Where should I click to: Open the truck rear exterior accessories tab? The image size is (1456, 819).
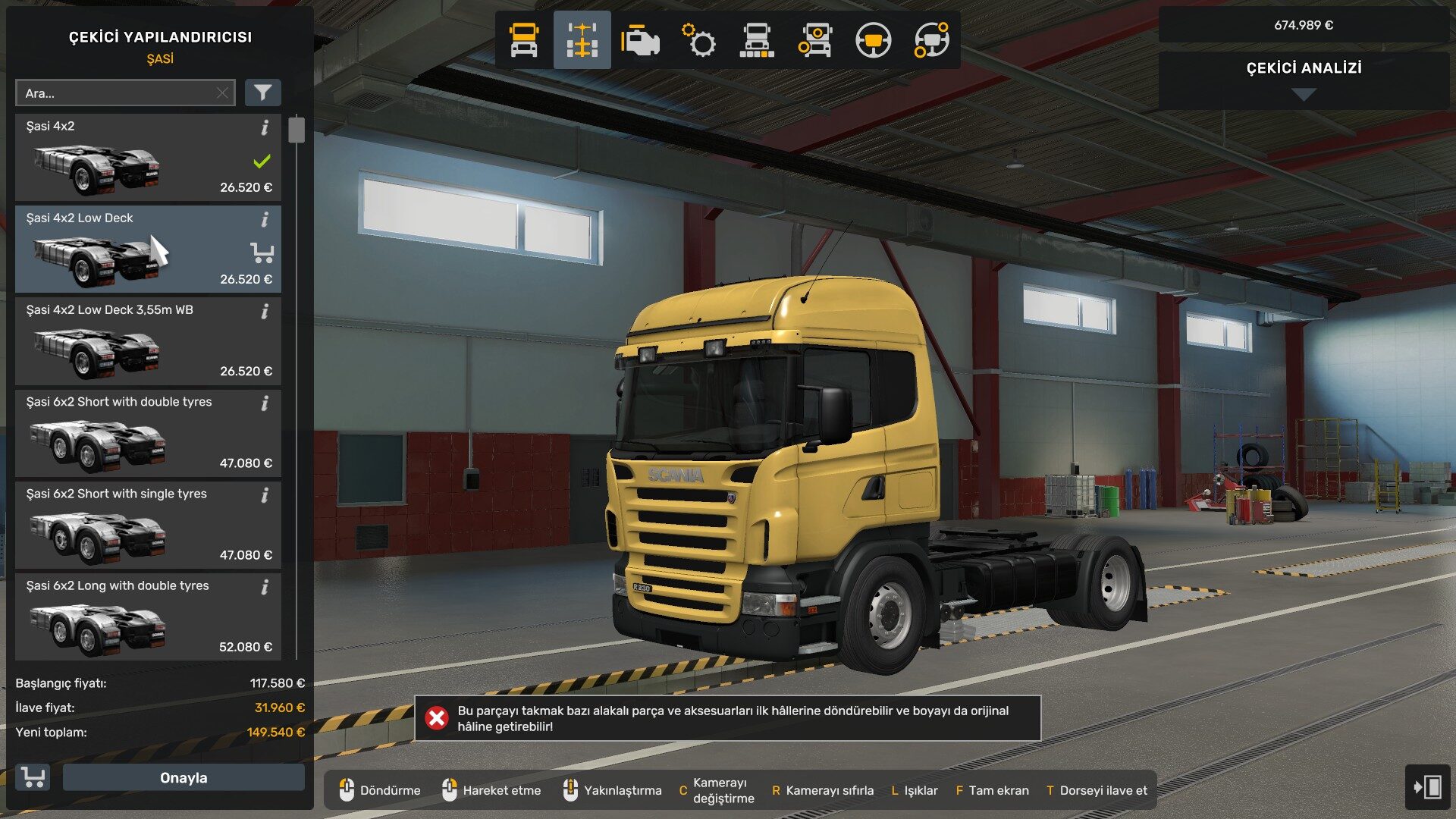(757, 40)
